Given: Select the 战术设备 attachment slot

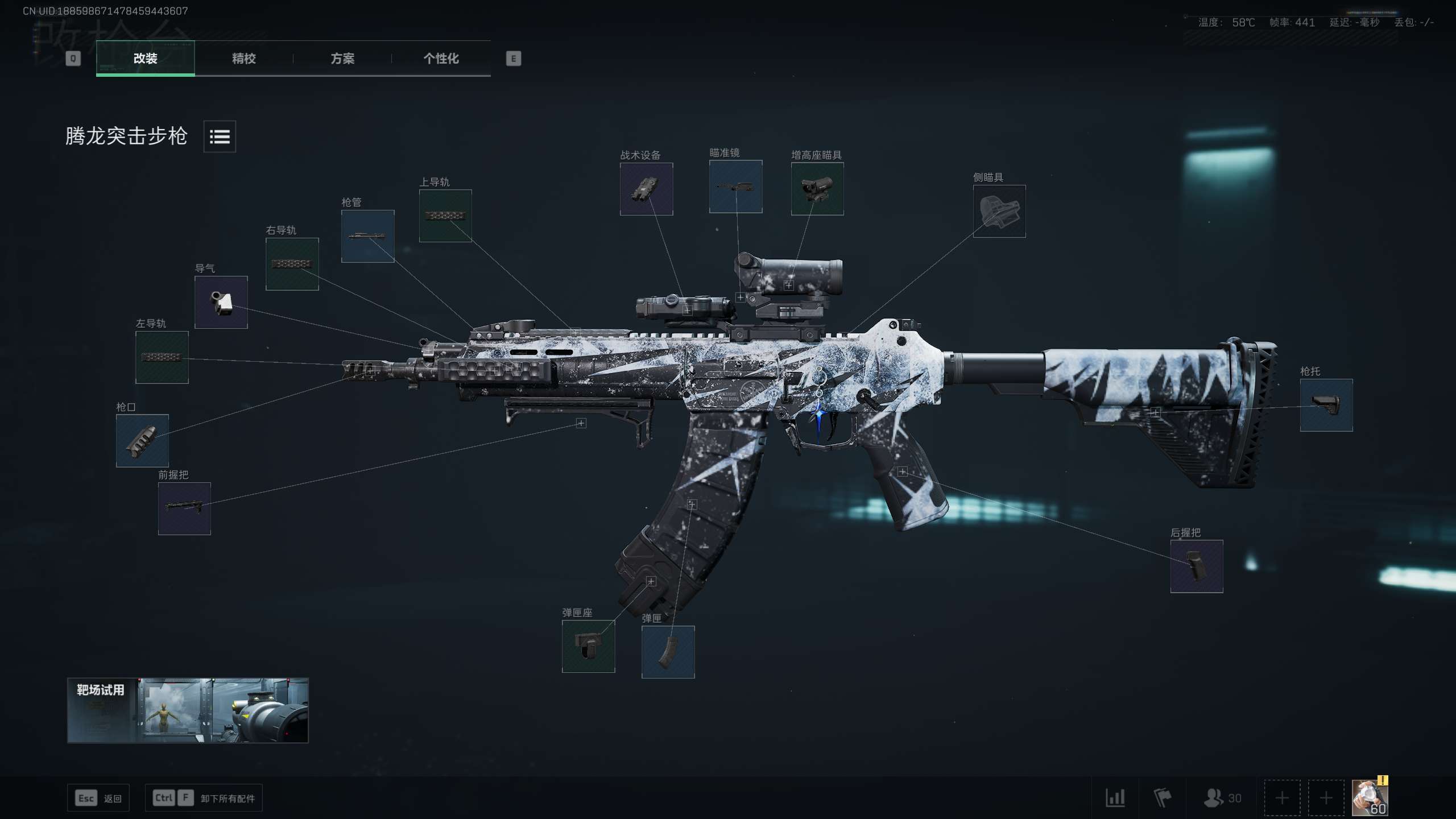Looking at the screenshot, I should [x=646, y=189].
